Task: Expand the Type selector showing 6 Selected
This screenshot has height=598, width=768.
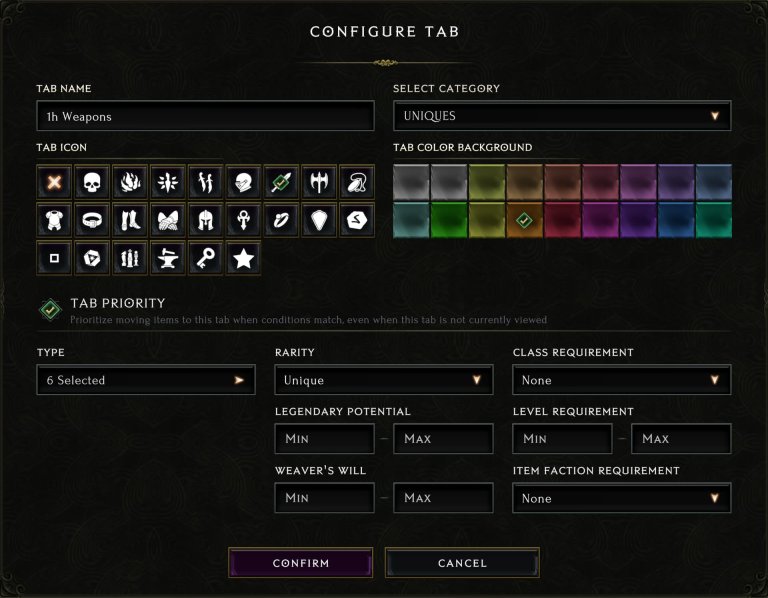Action: pyautogui.click(x=146, y=380)
